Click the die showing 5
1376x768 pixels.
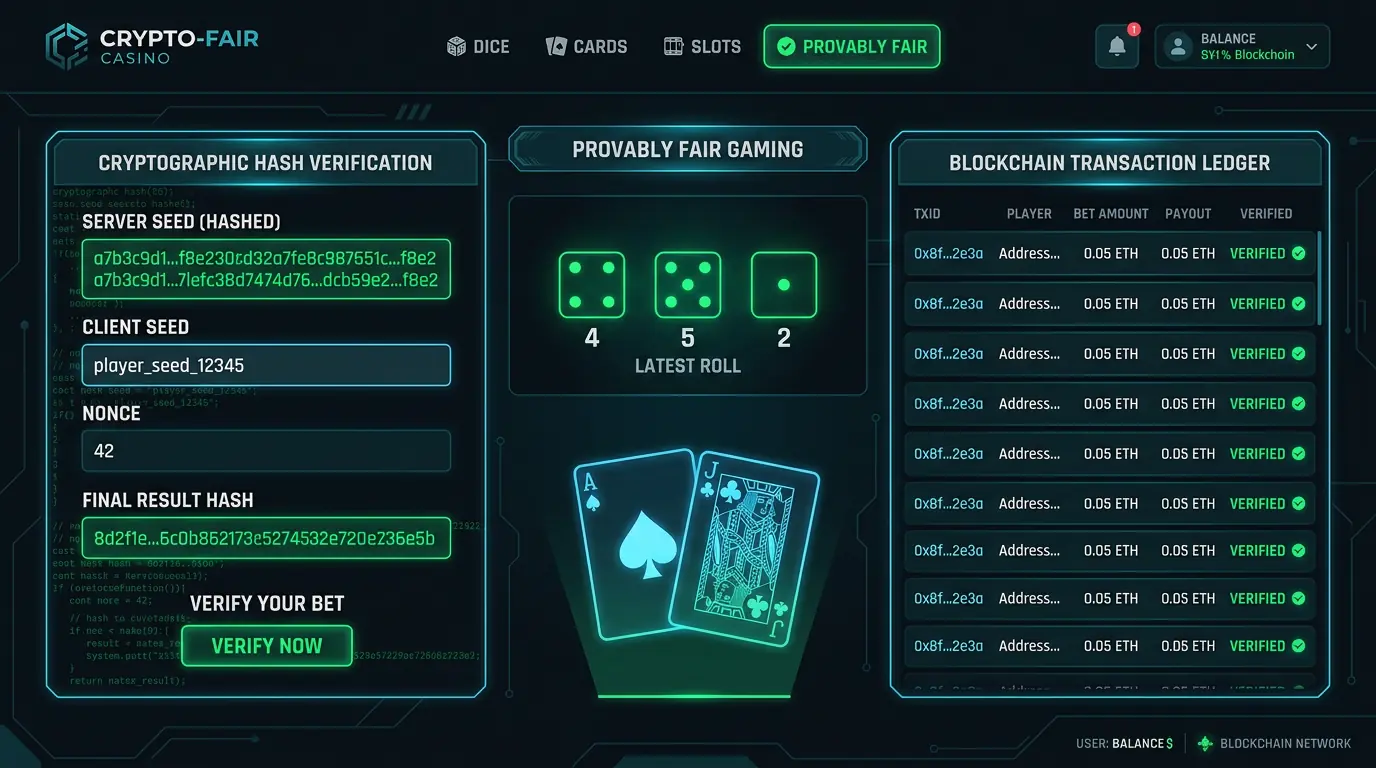pos(687,285)
